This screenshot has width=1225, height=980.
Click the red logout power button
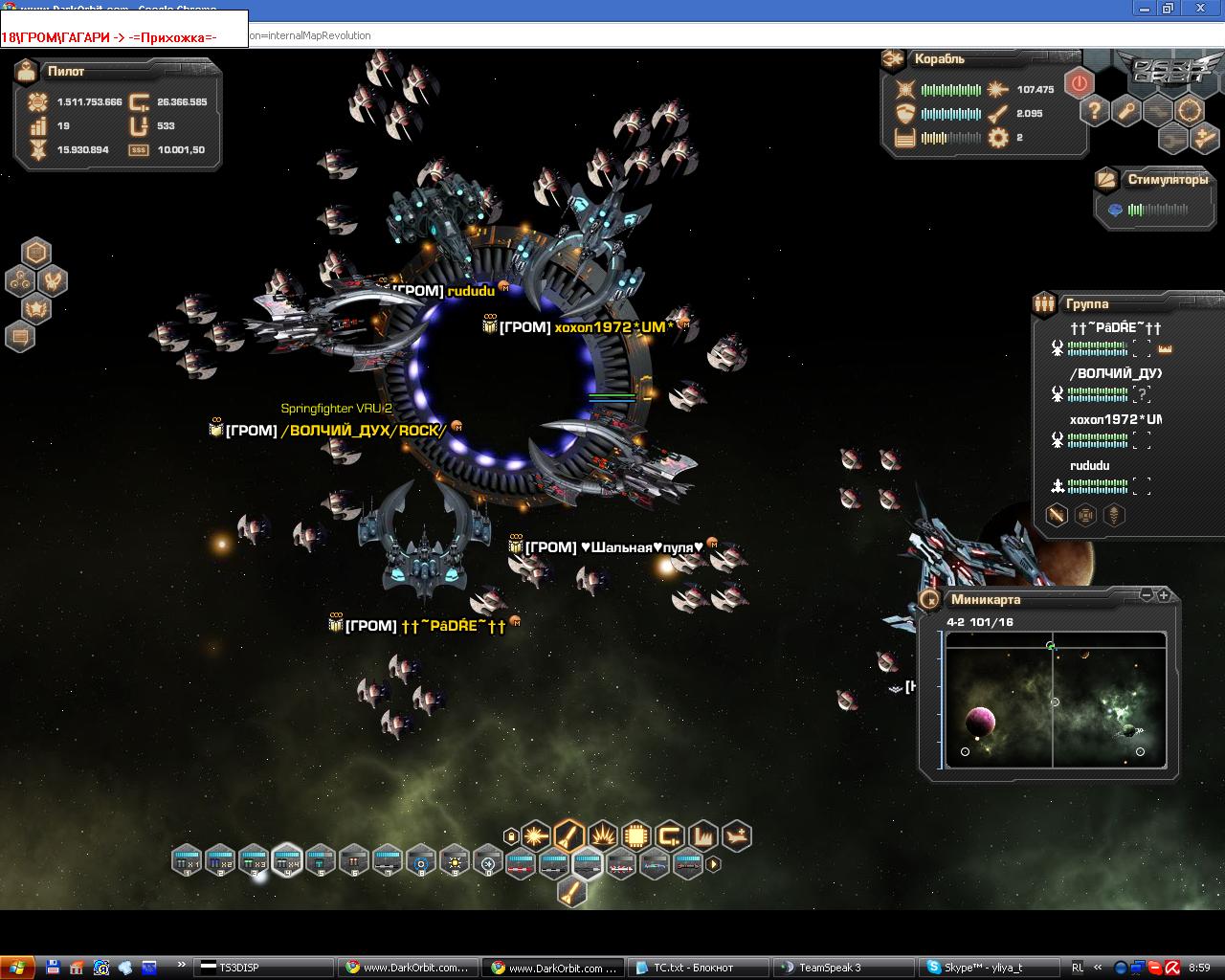(x=1080, y=83)
